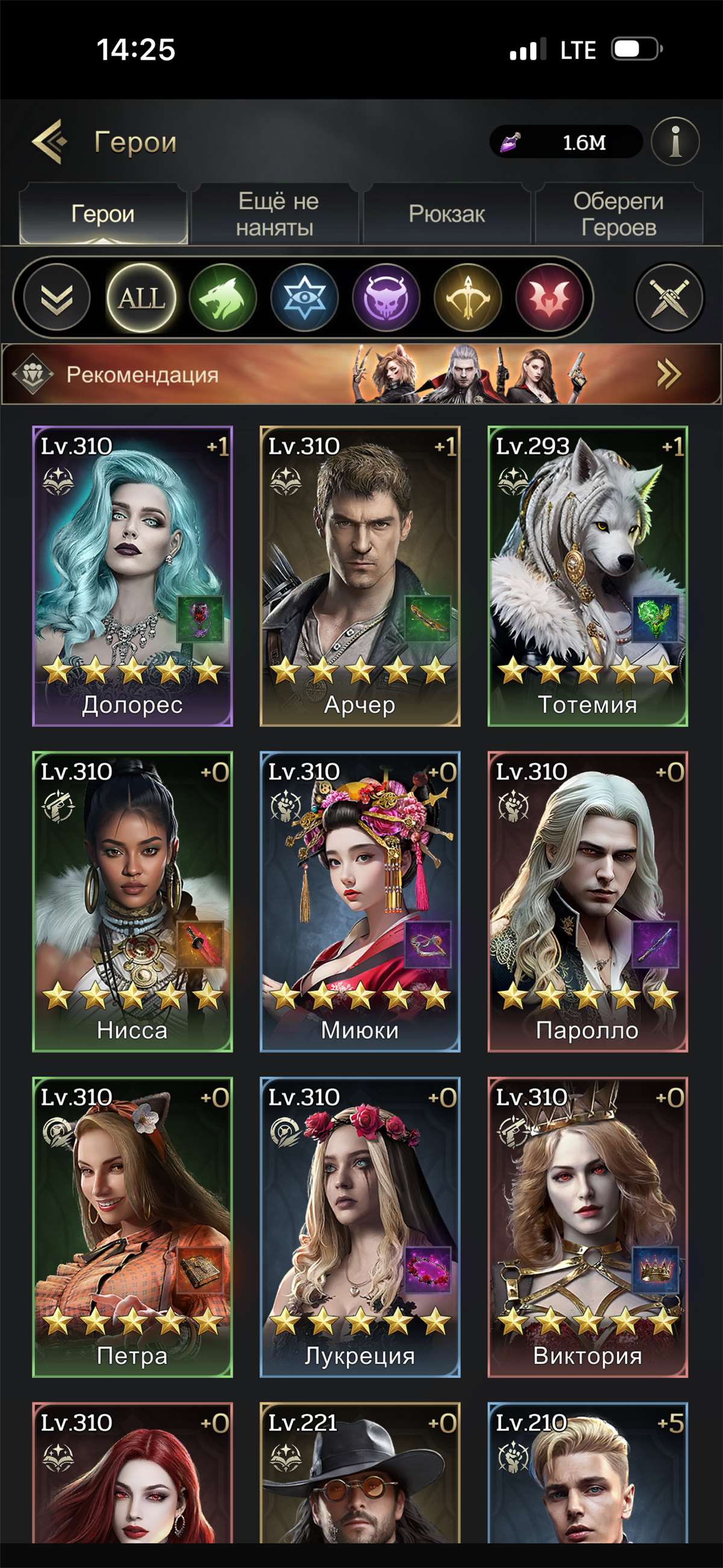Tap the purple potion currency counter

(x=566, y=142)
